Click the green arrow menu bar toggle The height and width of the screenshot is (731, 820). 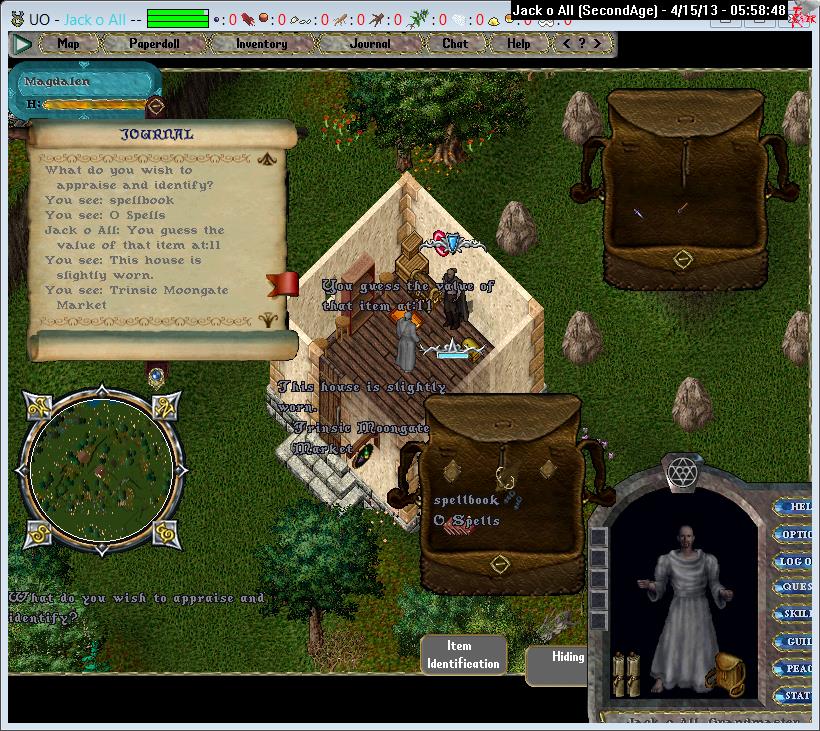[23, 44]
